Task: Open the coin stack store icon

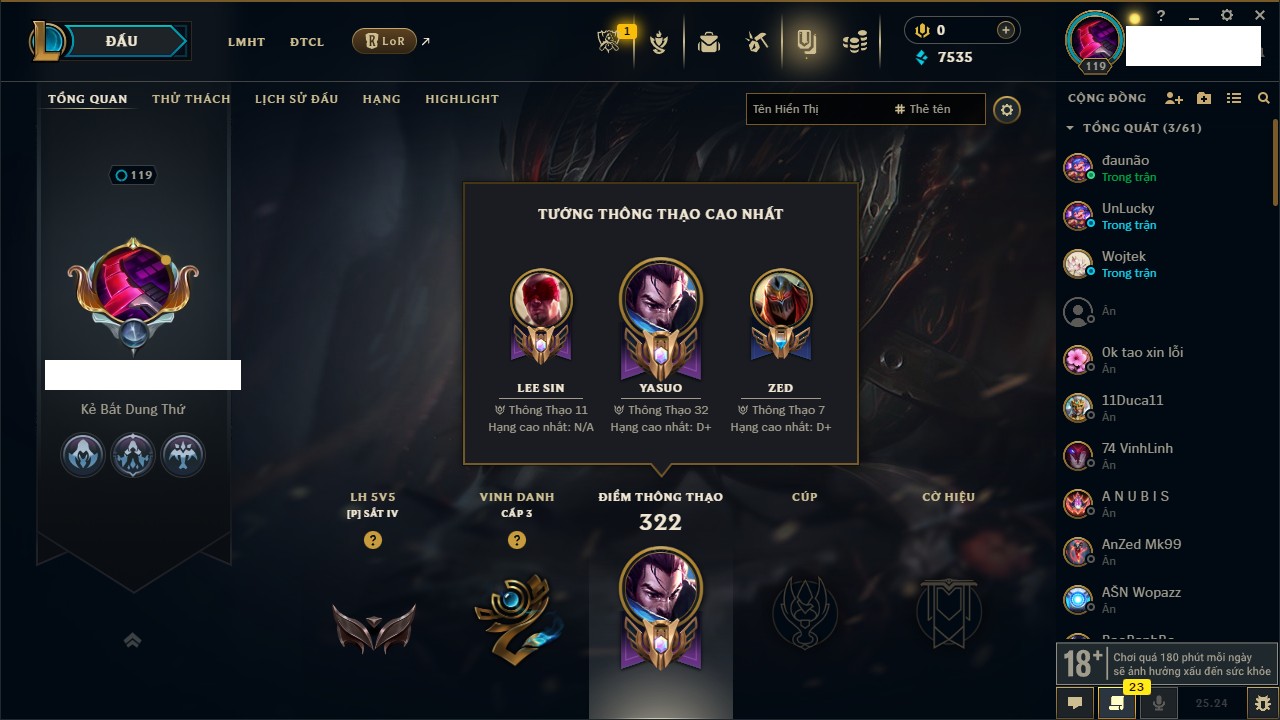Action: [x=853, y=42]
